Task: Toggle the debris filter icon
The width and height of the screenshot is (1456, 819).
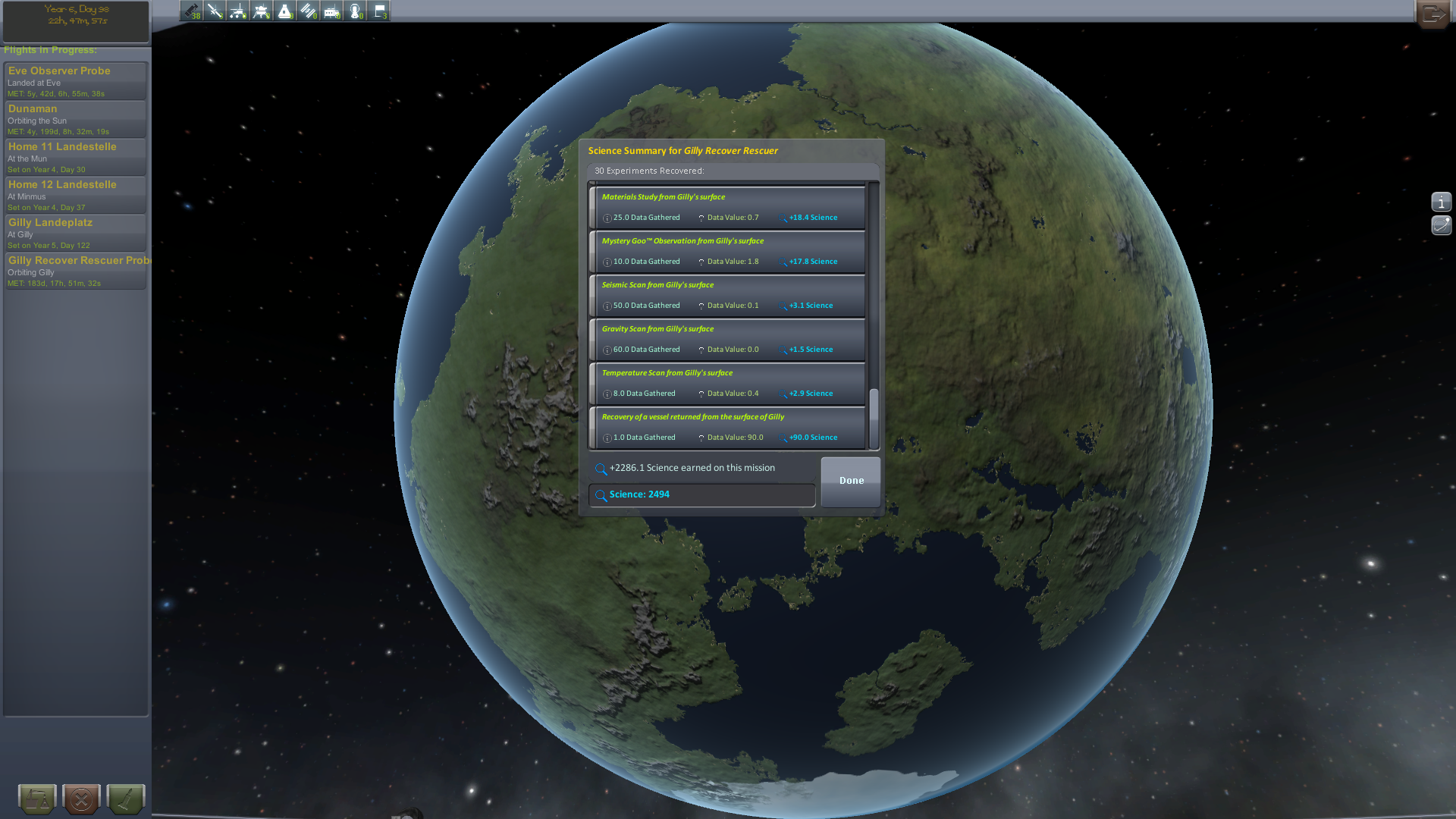Action: click(x=191, y=11)
